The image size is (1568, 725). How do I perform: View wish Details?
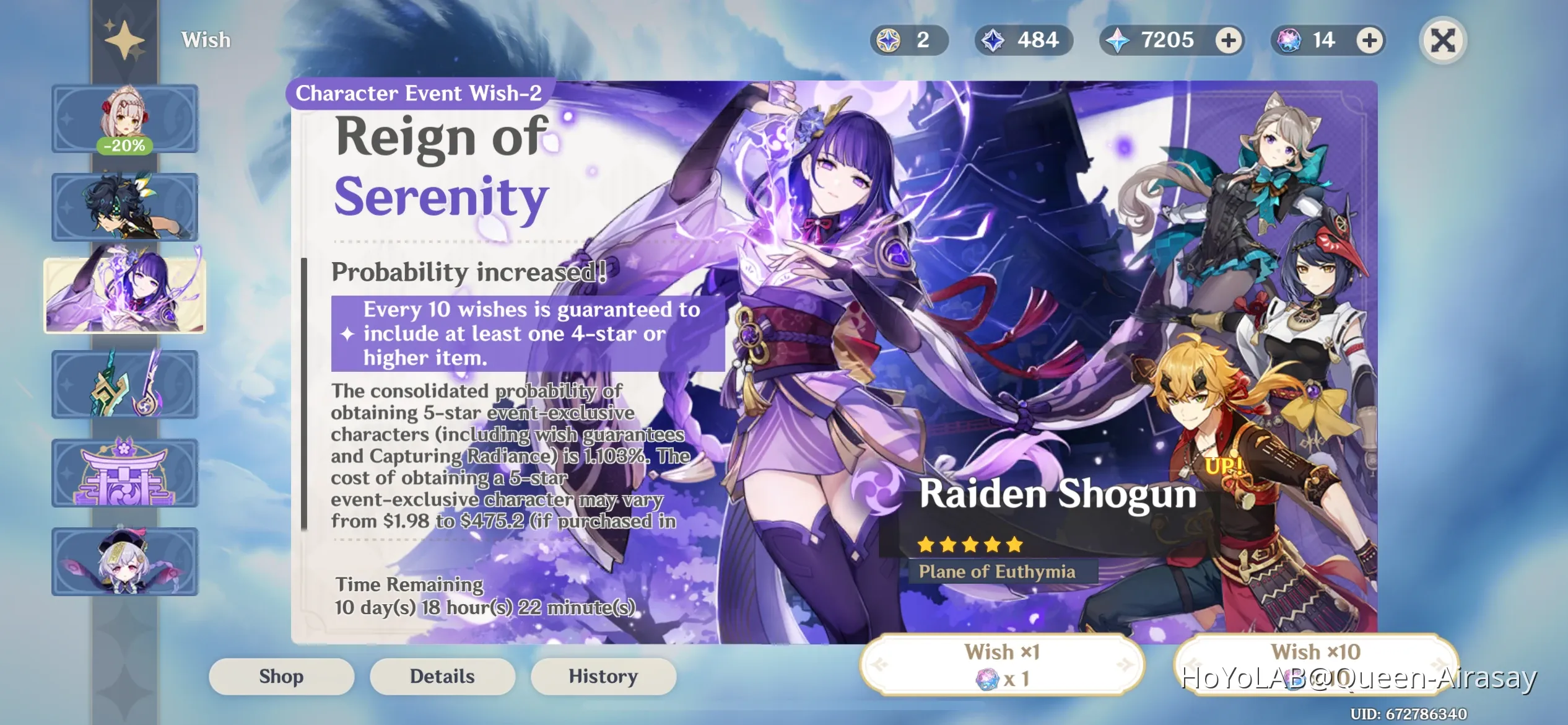(x=442, y=676)
